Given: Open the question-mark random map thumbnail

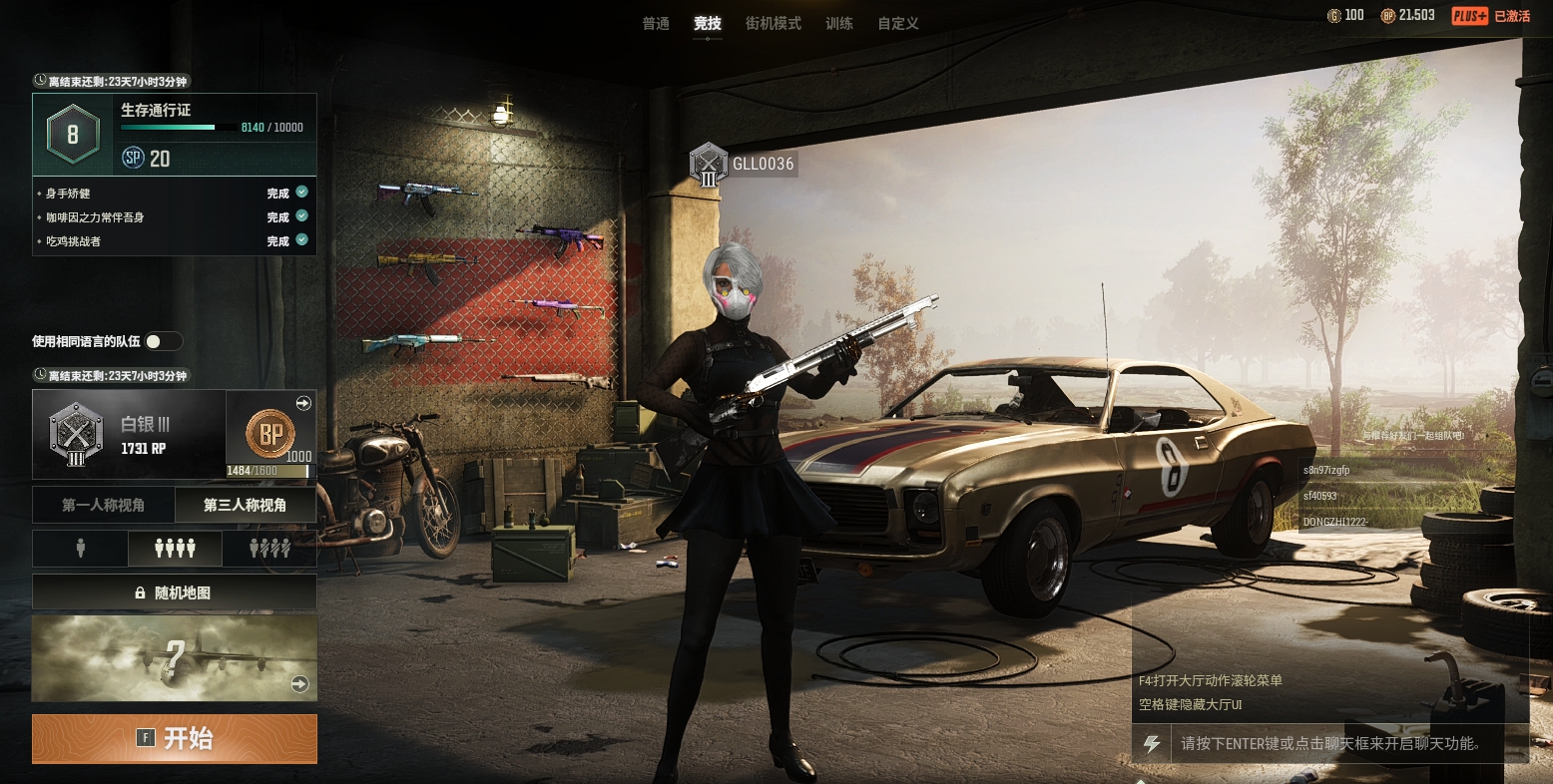Looking at the screenshot, I should (x=175, y=658).
